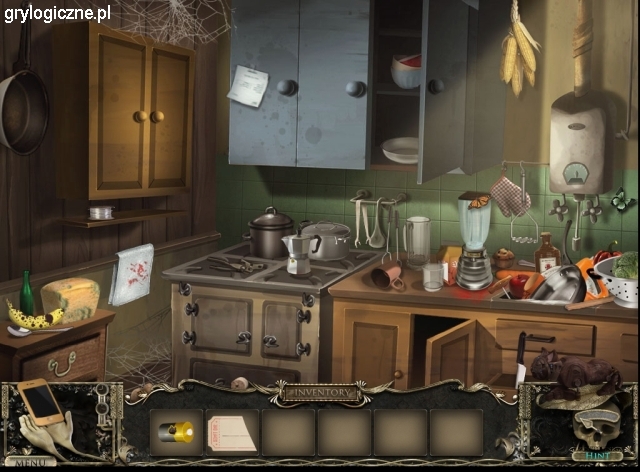Use the Hint button

pos(596,455)
